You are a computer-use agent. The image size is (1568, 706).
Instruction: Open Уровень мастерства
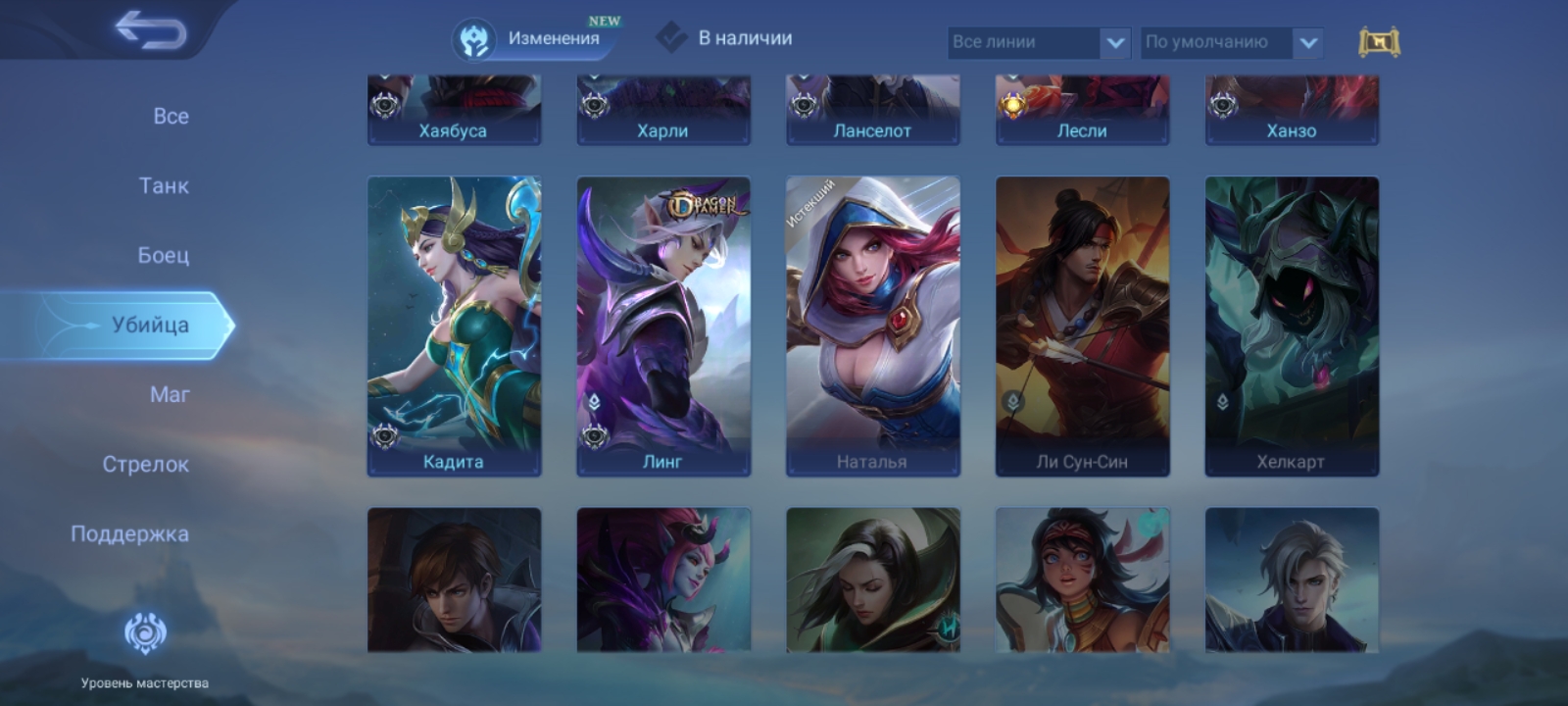click(x=145, y=647)
